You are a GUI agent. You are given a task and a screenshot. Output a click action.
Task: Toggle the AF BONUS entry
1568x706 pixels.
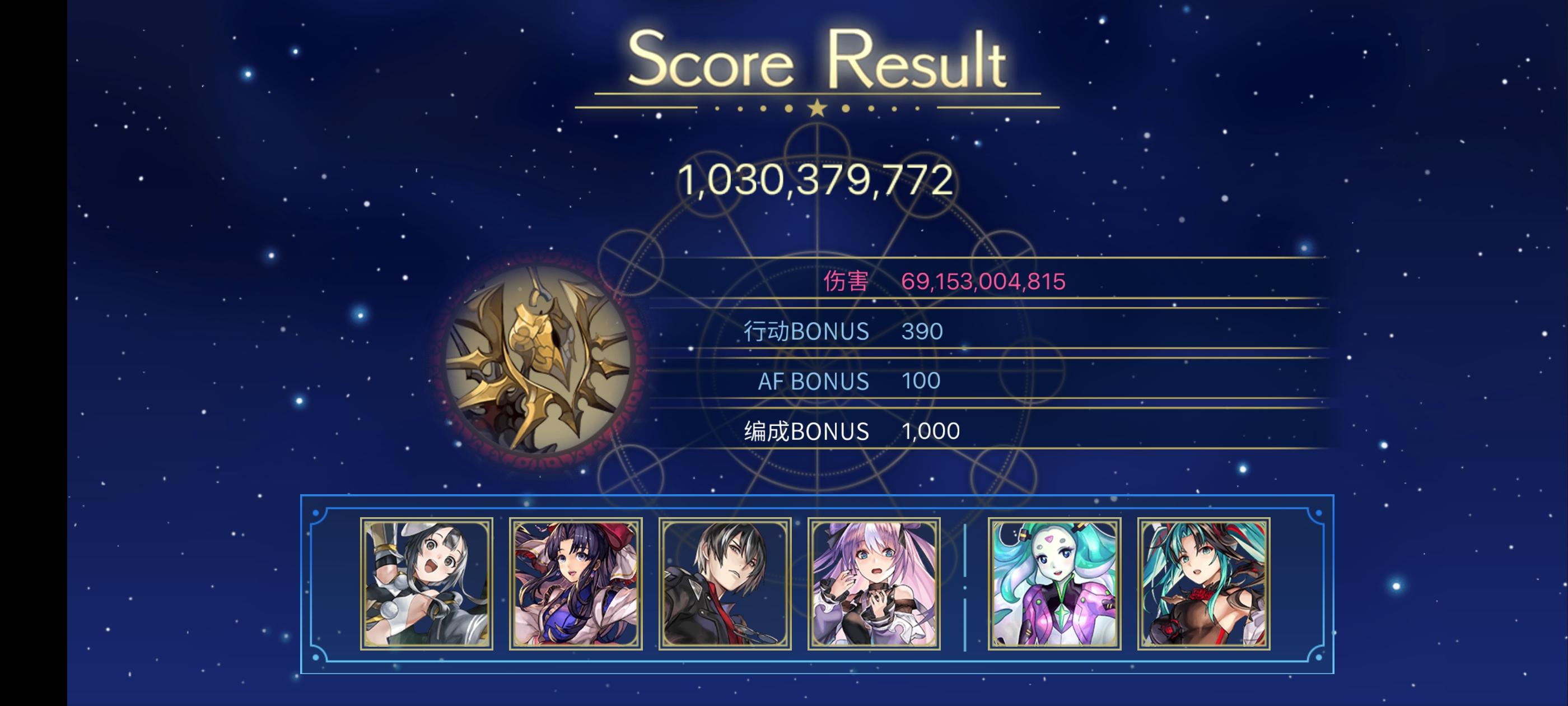pos(814,380)
